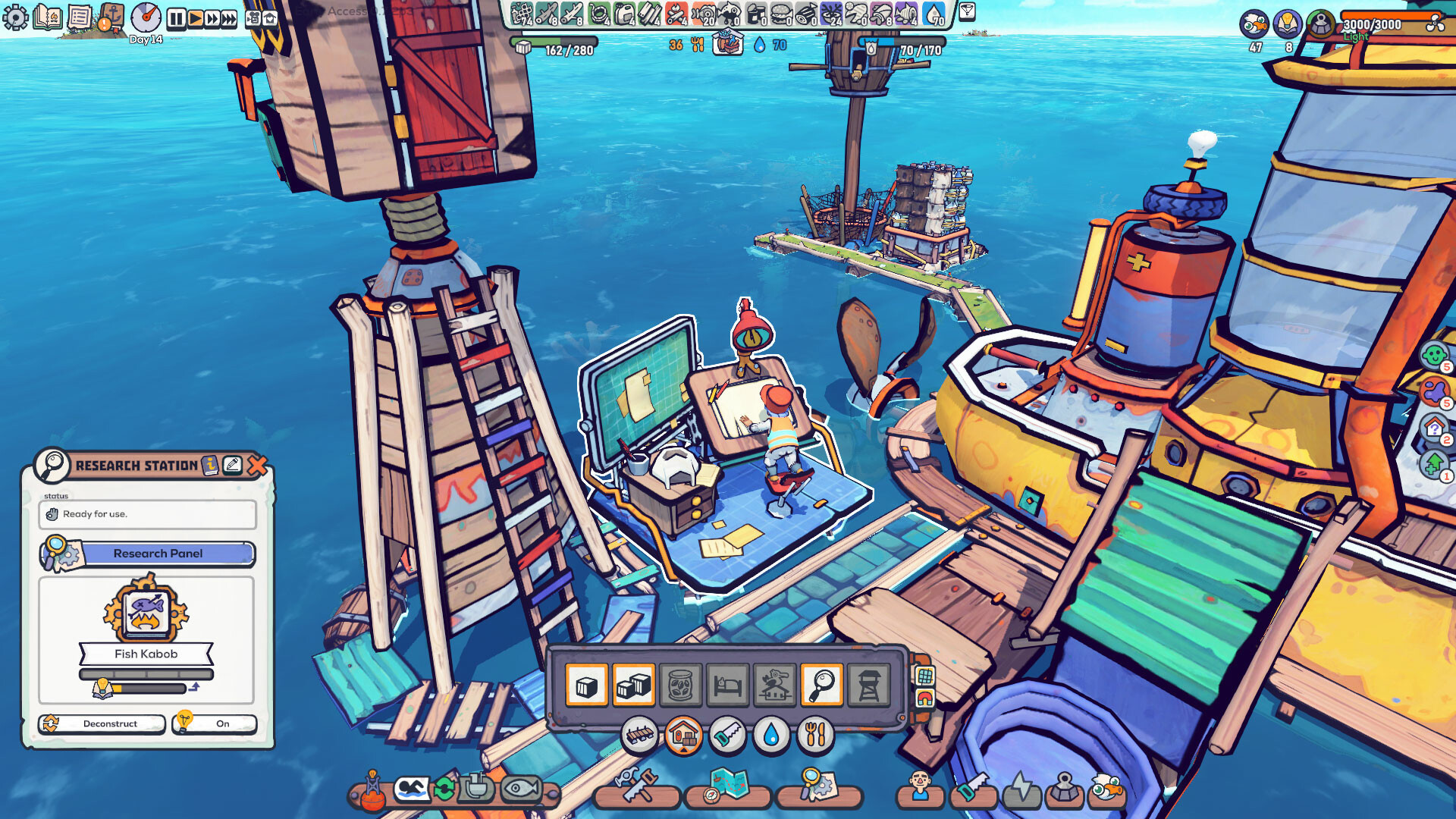The image size is (1456, 819).
Task: Open the game settings gear
Action: pyautogui.click(x=15, y=17)
